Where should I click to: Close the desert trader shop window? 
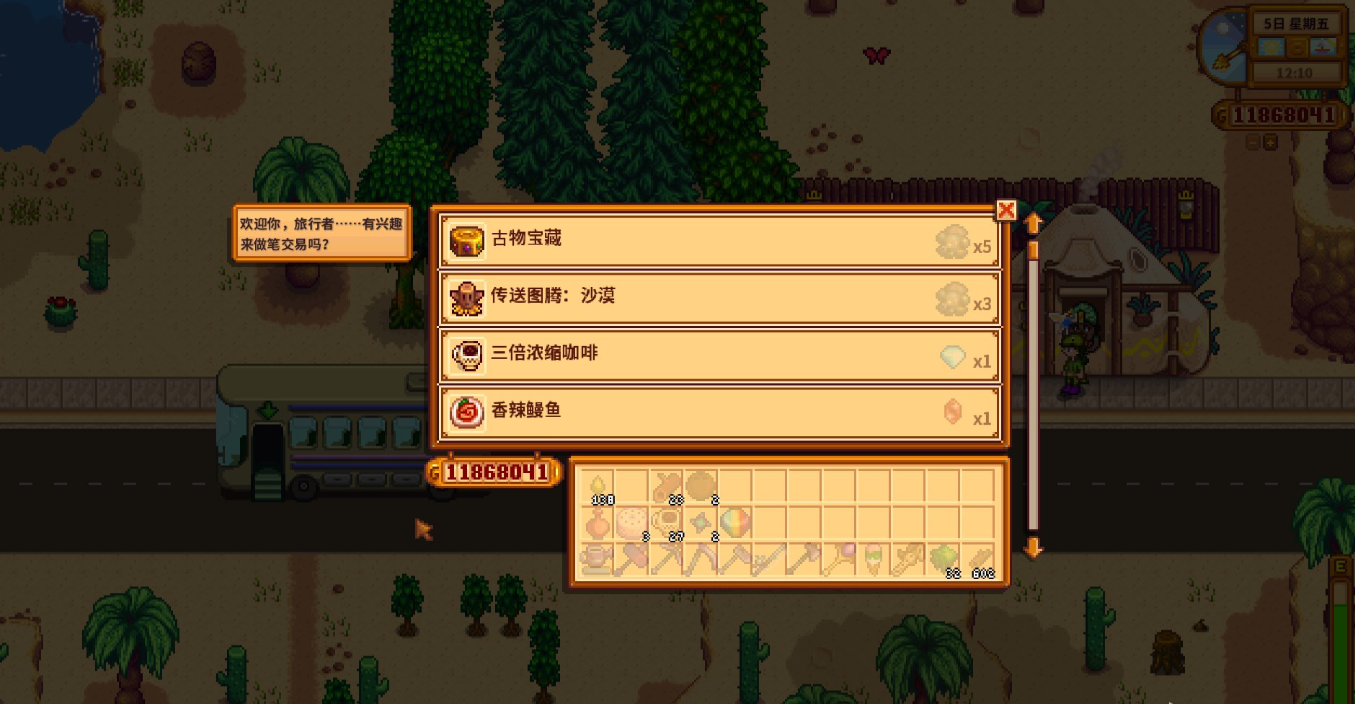[1006, 210]
